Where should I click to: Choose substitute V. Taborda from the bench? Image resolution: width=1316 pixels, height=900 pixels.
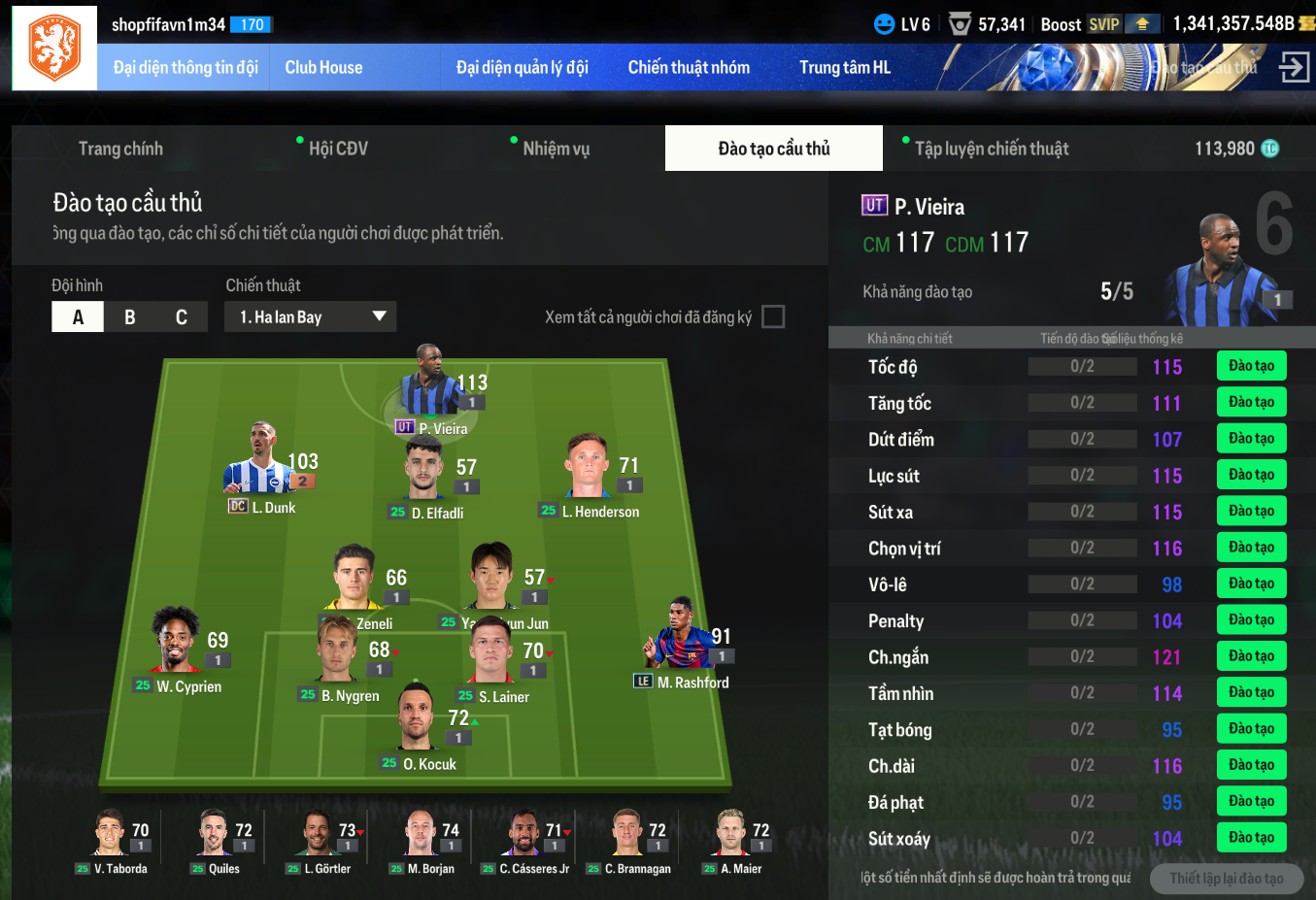click(111, 837)
